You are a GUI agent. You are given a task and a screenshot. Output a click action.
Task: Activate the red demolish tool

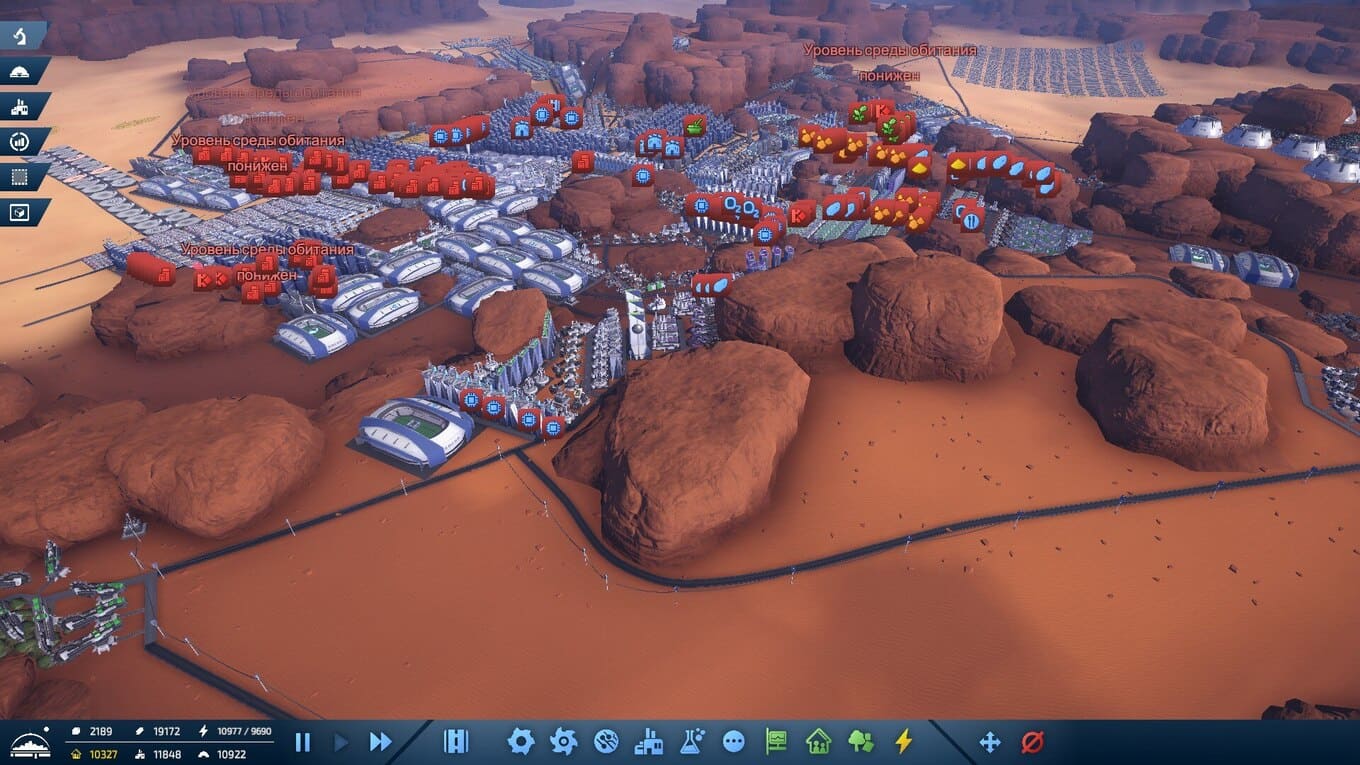pos(1032,741)
